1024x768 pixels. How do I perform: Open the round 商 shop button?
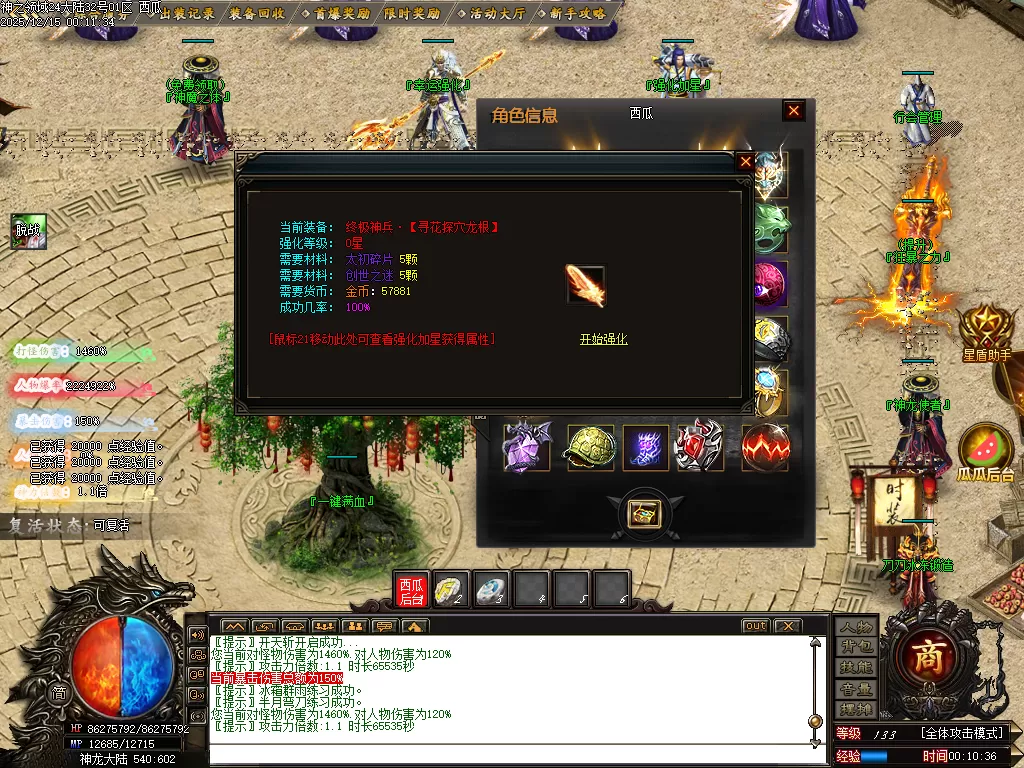coord(921,656)
